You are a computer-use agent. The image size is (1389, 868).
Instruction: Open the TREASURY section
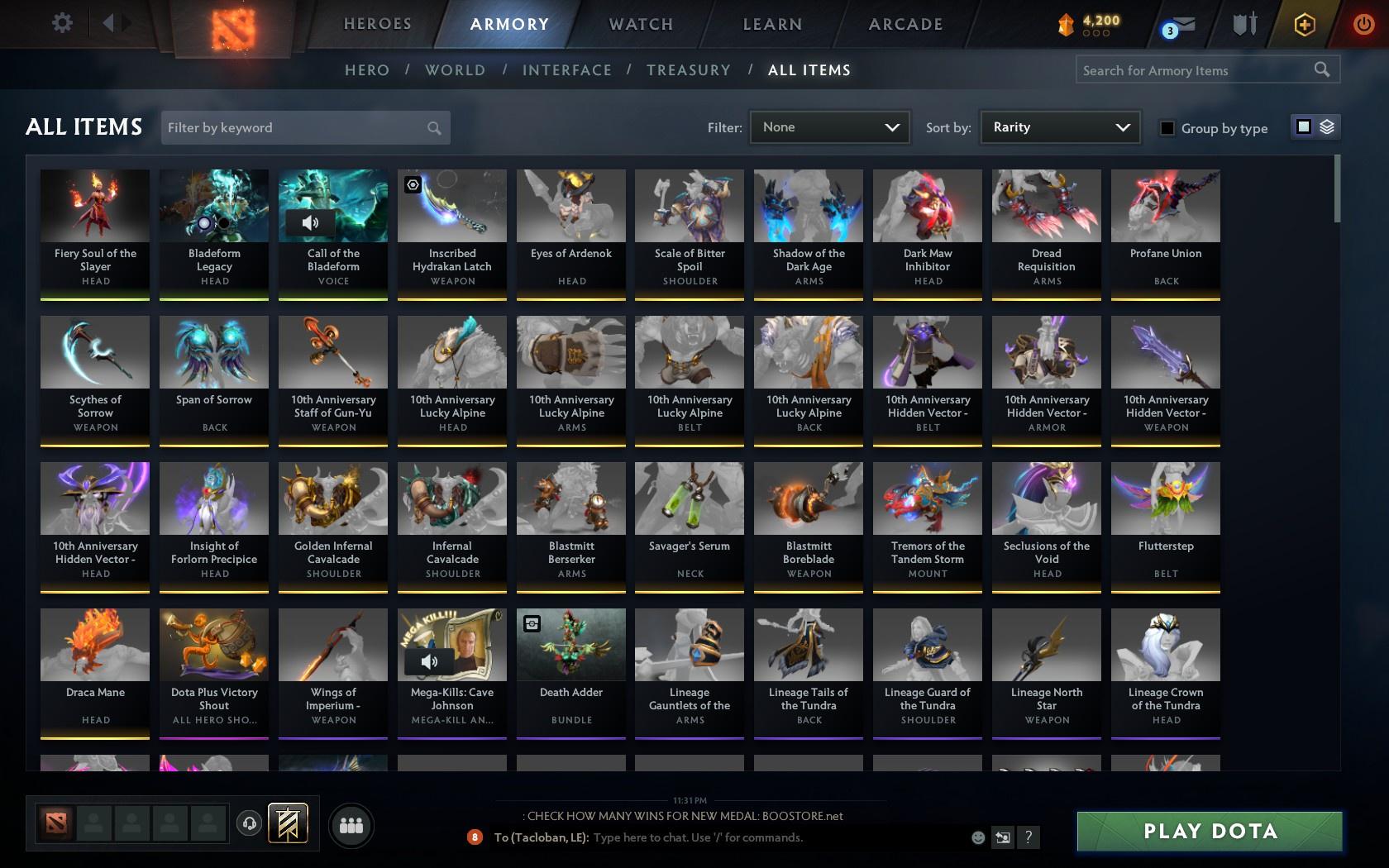pyautogui.click(x=689, y=70)
